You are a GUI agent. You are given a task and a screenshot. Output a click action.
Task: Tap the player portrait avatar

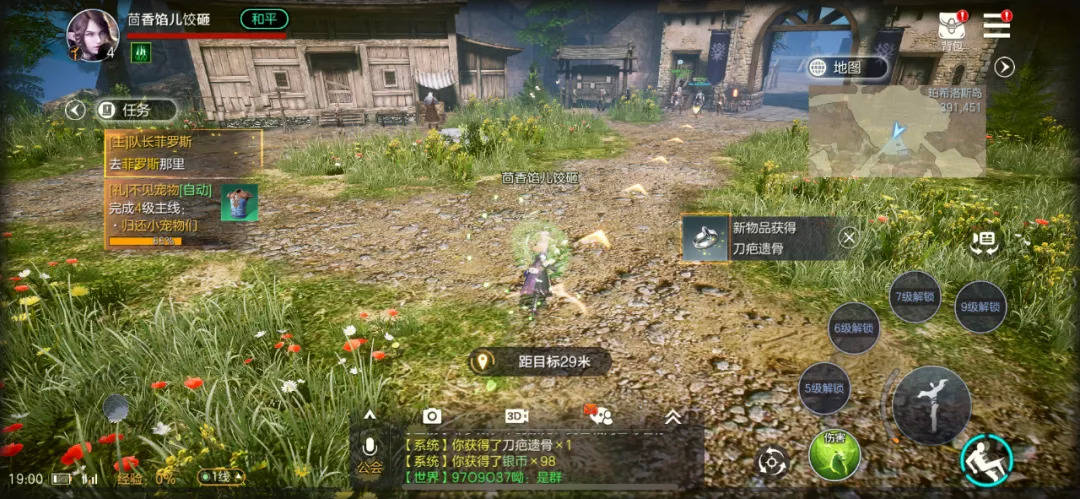tap(92, 34)
